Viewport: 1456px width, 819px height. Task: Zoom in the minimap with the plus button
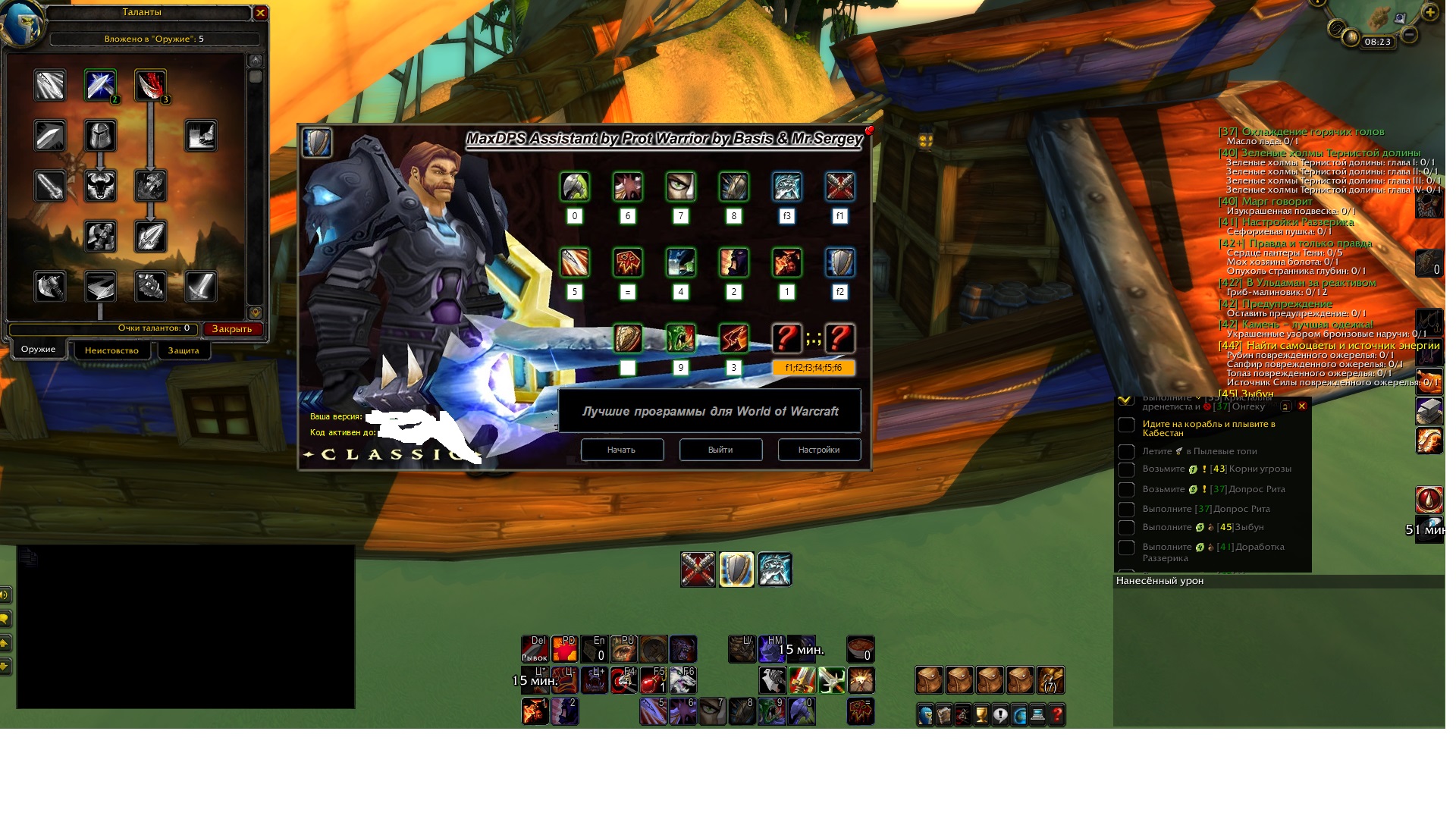pos(1430,13)
